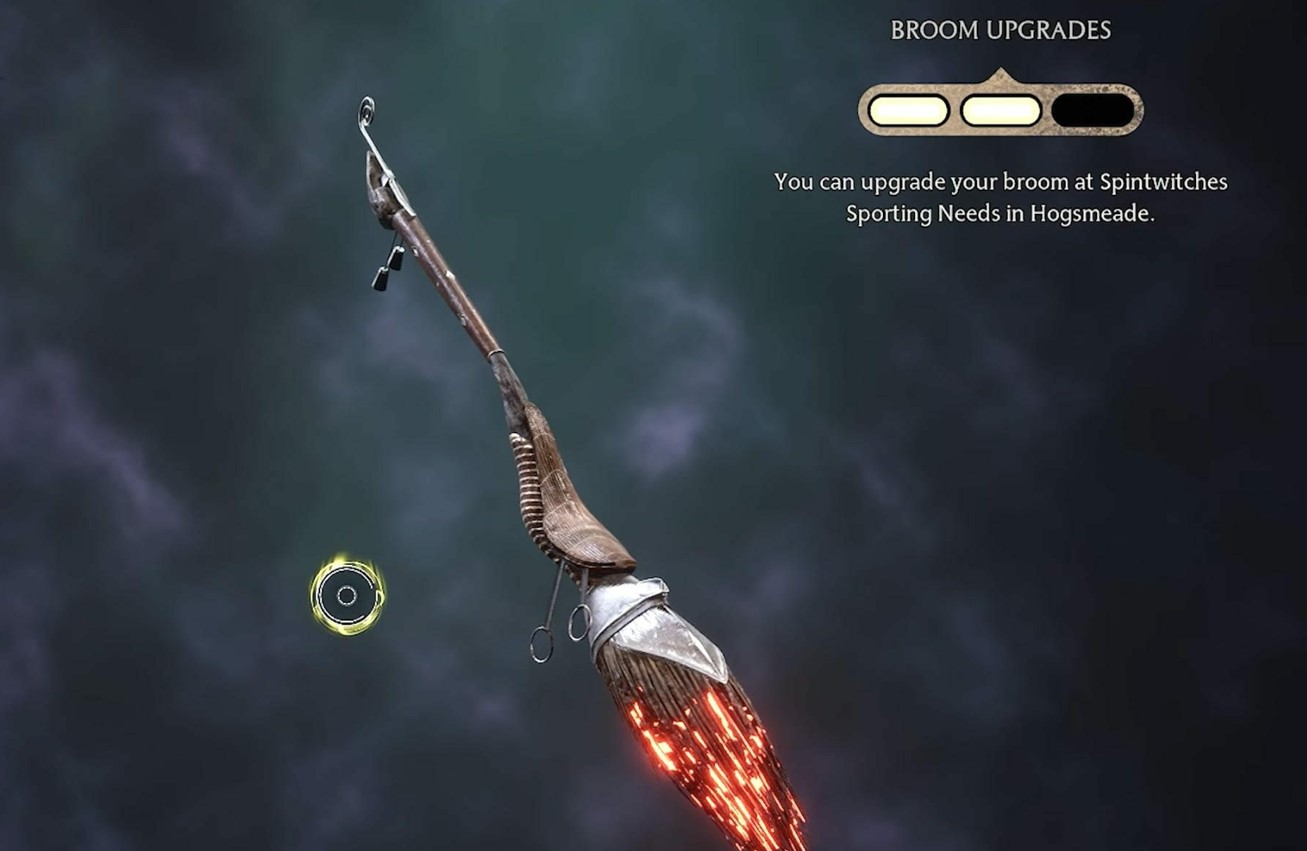Screen dimensions: 1307x851
Task: Toggle the first broom upgrade indicator off
Action: (x=908, y=109)
